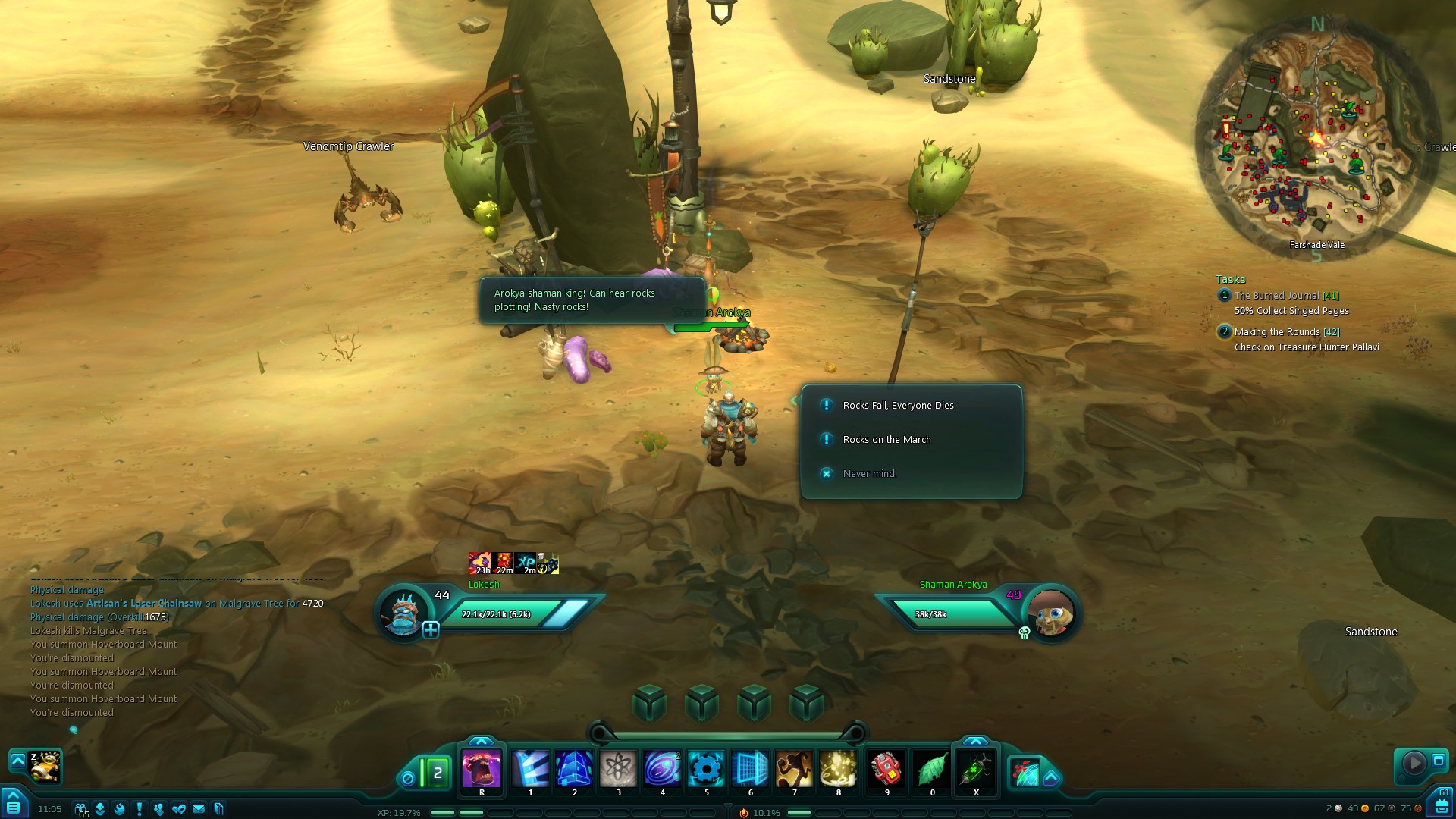This screenshot has height=819, width=1456.
Task: Use the green syringe medishot
Action: (x=976, y=770)
